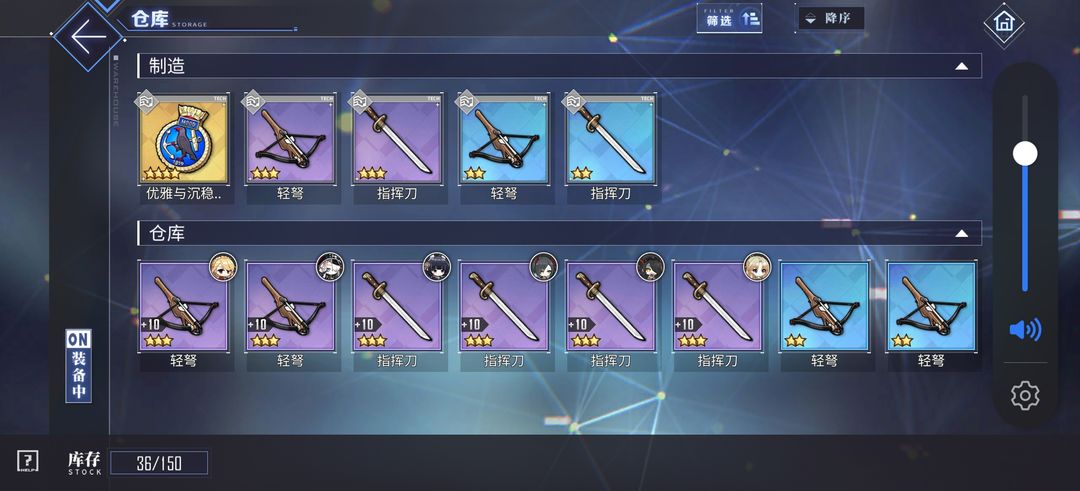Viewport: 1080px width, 491px height.
Task: Choose the +10 轻弩 with the white-haired avatar
Action: point(289,307)
